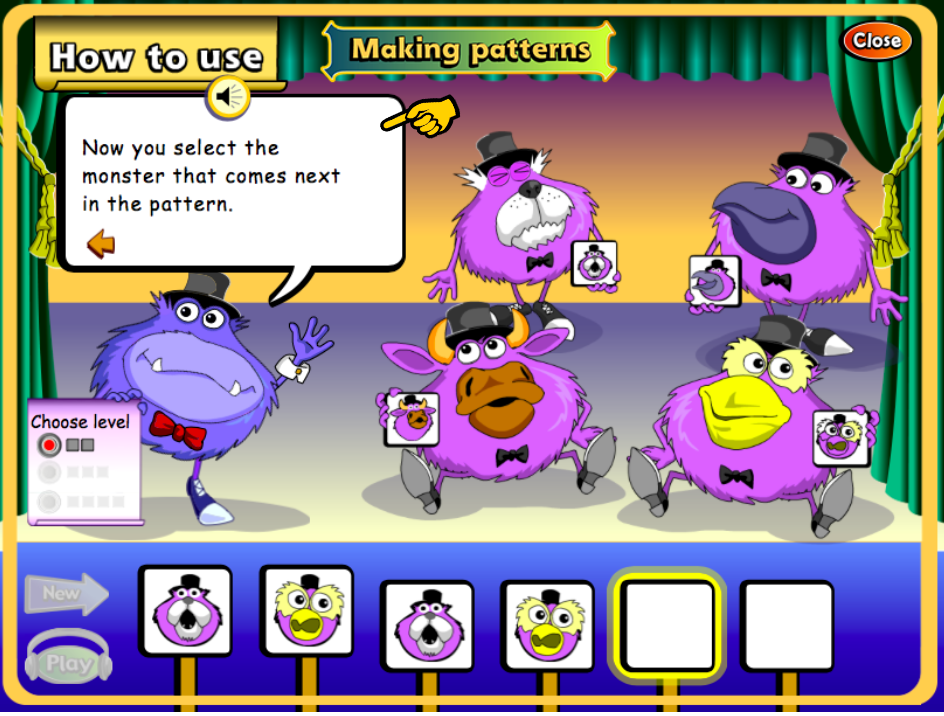This screenshot has height=716, width=944.
Task: Open the How to use banner
Action: point(157,56)
